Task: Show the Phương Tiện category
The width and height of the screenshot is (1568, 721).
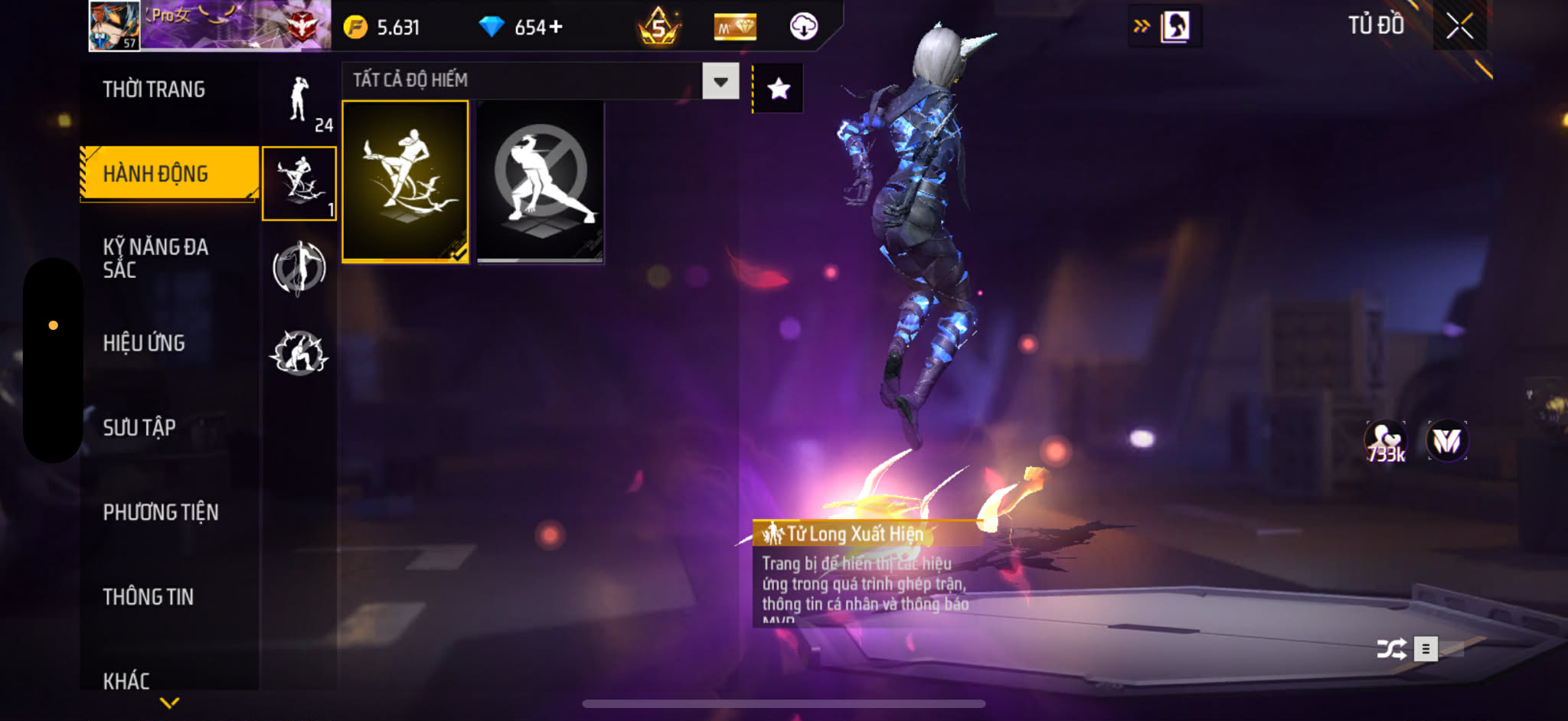Action: (161, 512)
